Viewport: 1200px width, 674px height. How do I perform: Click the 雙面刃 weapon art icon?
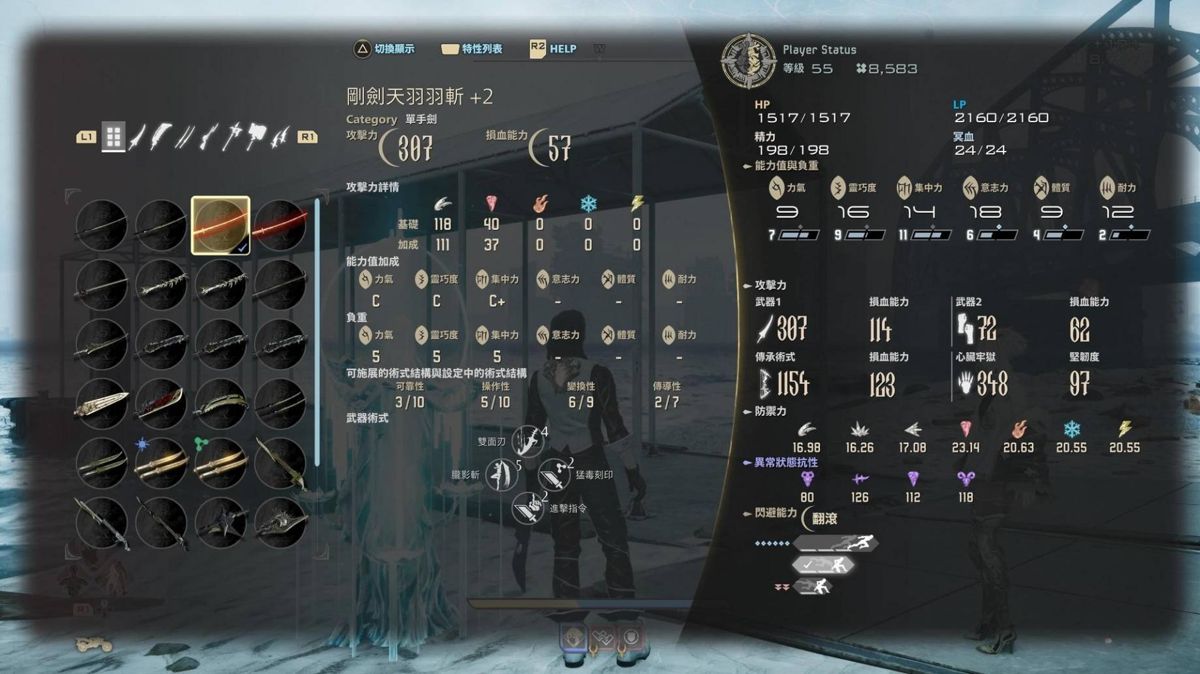[526, 441]
